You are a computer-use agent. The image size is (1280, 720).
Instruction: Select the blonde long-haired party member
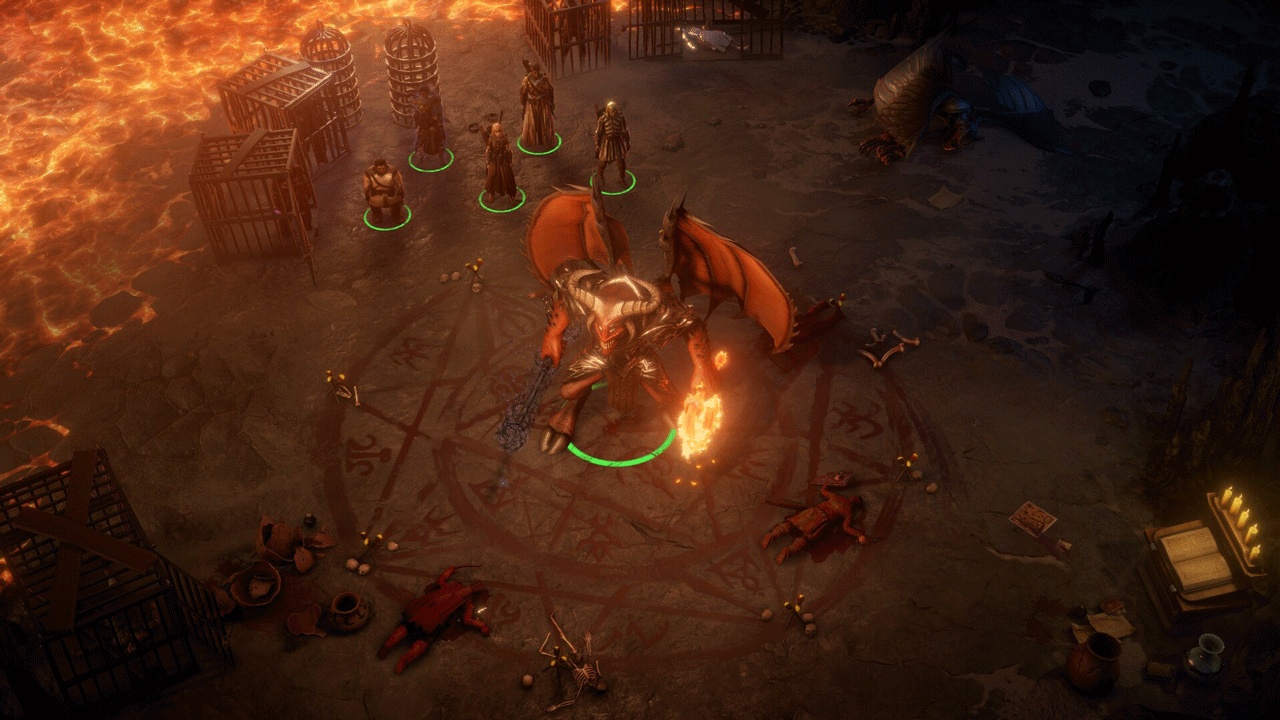click(x=498, y=162)
